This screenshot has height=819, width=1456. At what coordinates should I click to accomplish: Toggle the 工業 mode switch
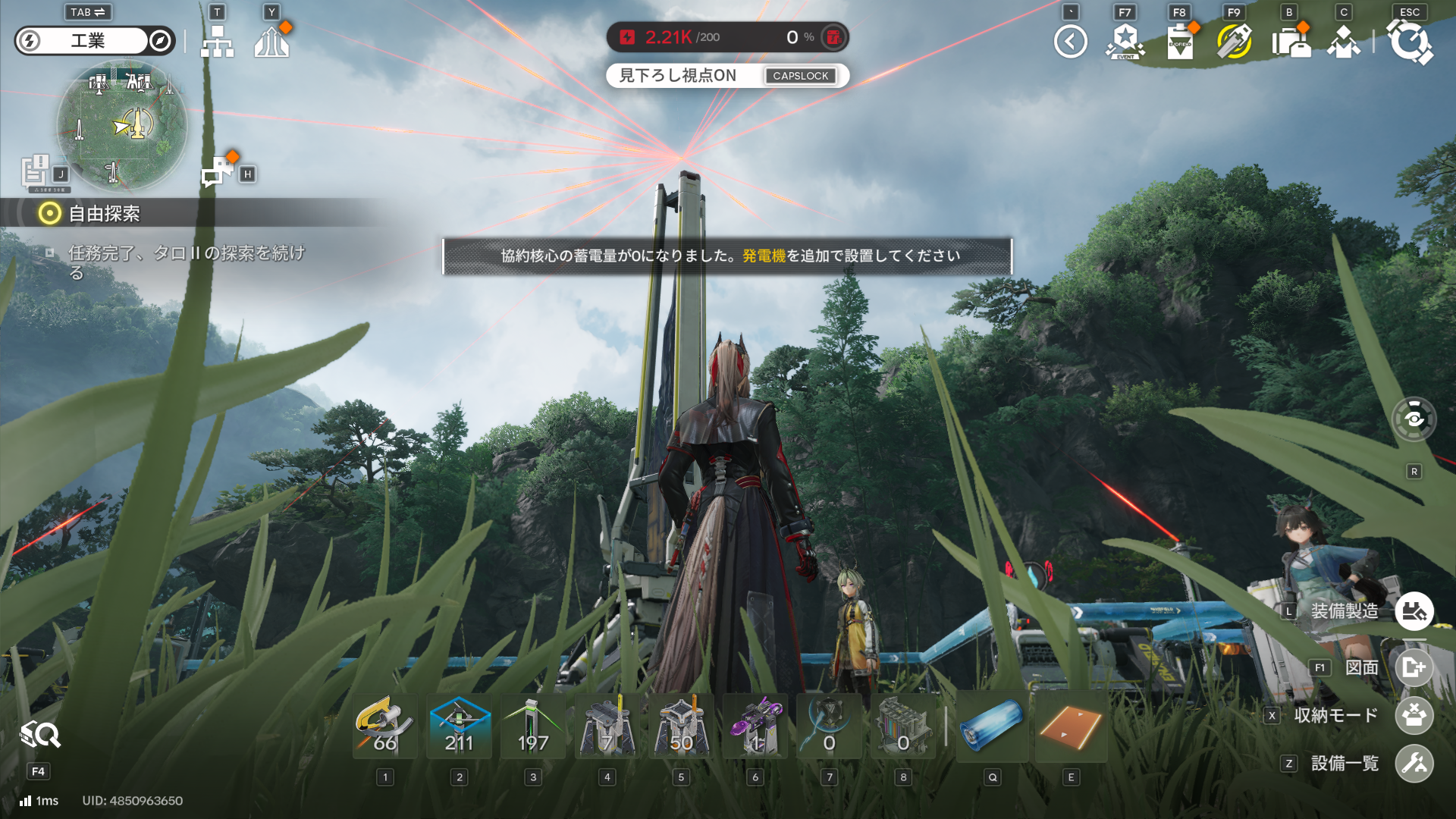click(95, 41)
